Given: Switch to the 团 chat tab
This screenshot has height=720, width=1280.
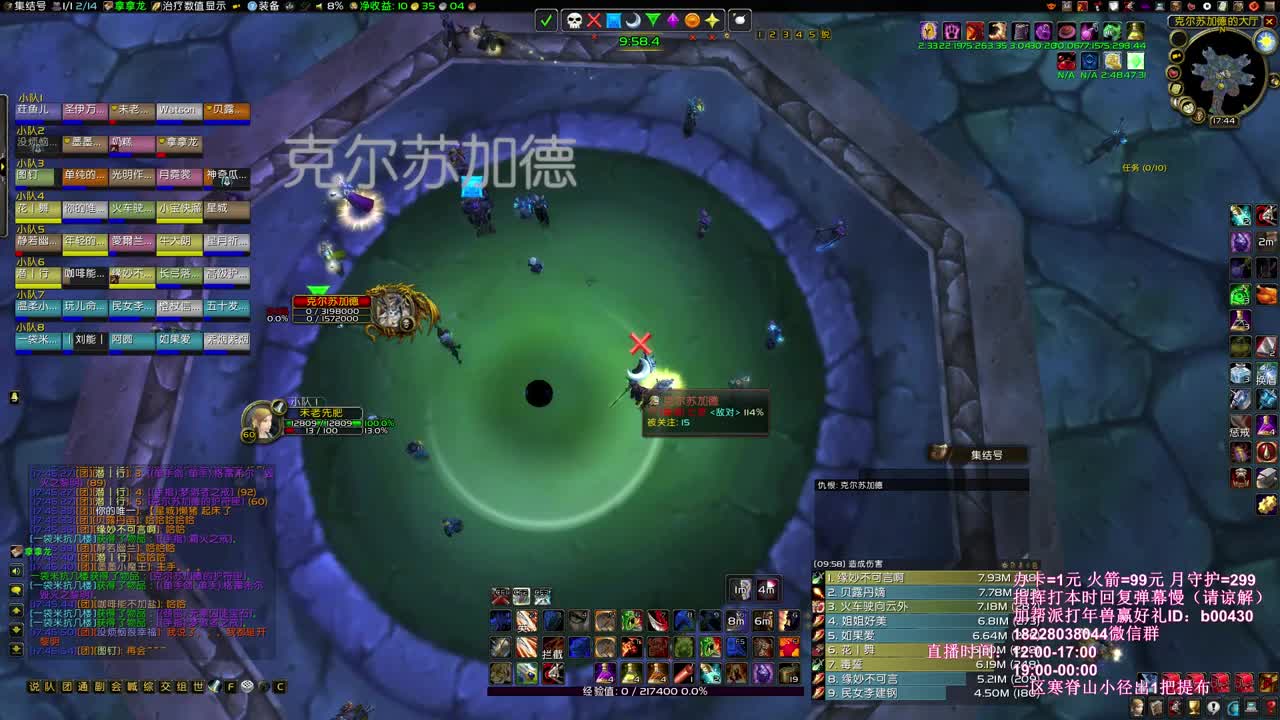Looking at the screenshot, I should click(68, 686).
